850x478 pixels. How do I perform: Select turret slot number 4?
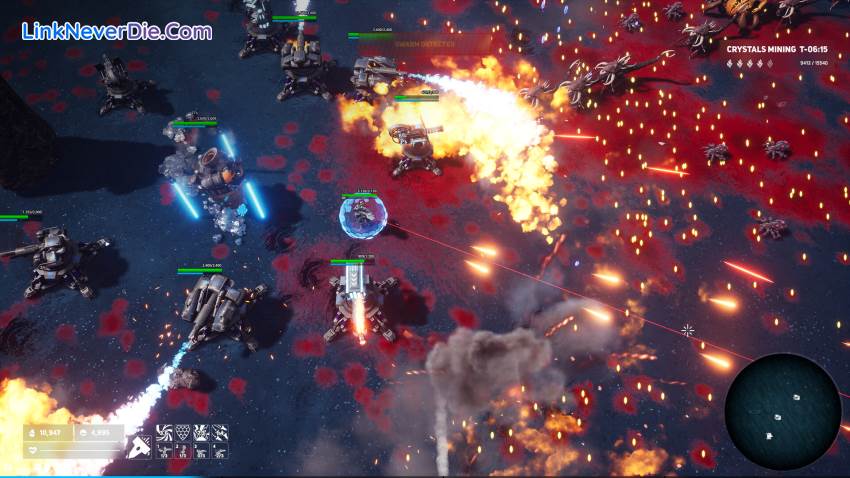(x=219, y=451)
